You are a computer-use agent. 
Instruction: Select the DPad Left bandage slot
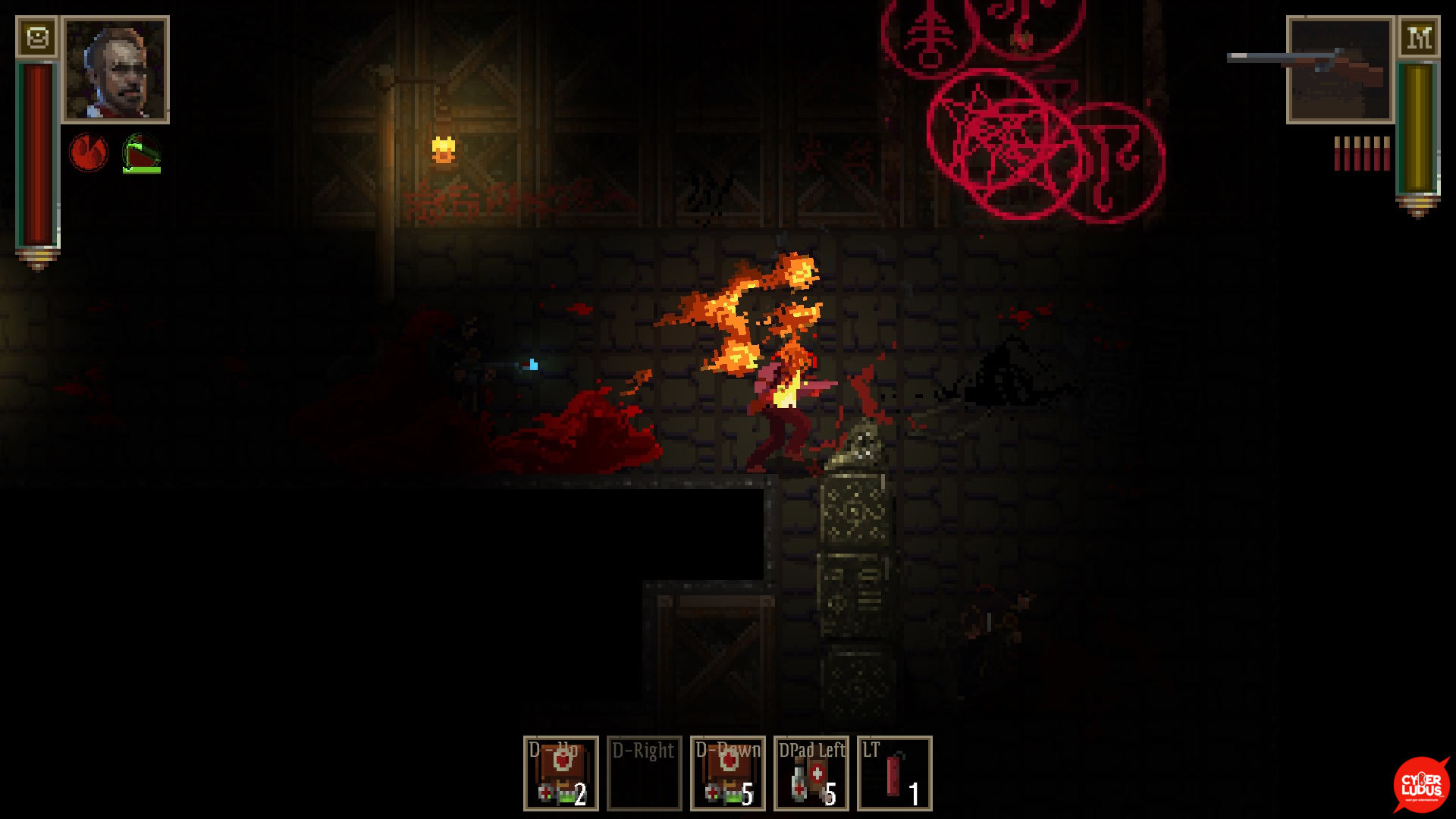pos(811,773)
